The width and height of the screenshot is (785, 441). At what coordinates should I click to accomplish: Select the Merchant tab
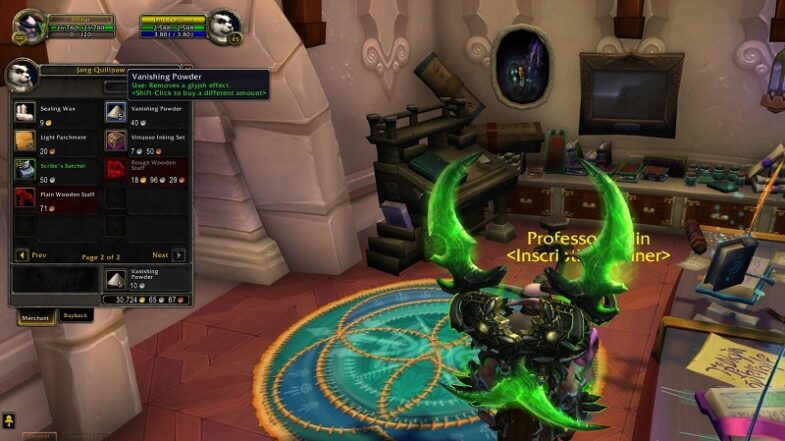[35, 317]
